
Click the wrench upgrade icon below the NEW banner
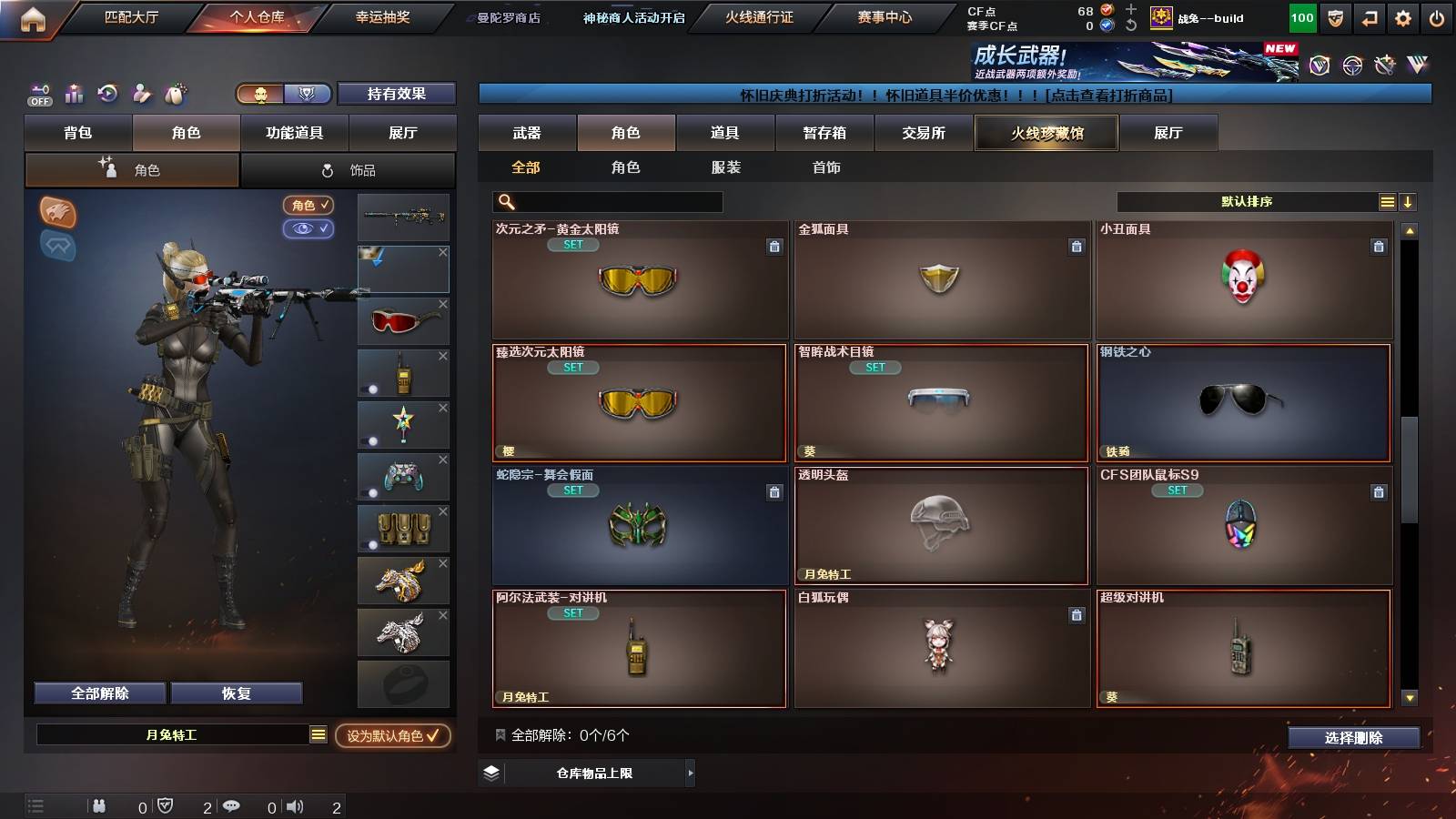(x=1385, y=66)
